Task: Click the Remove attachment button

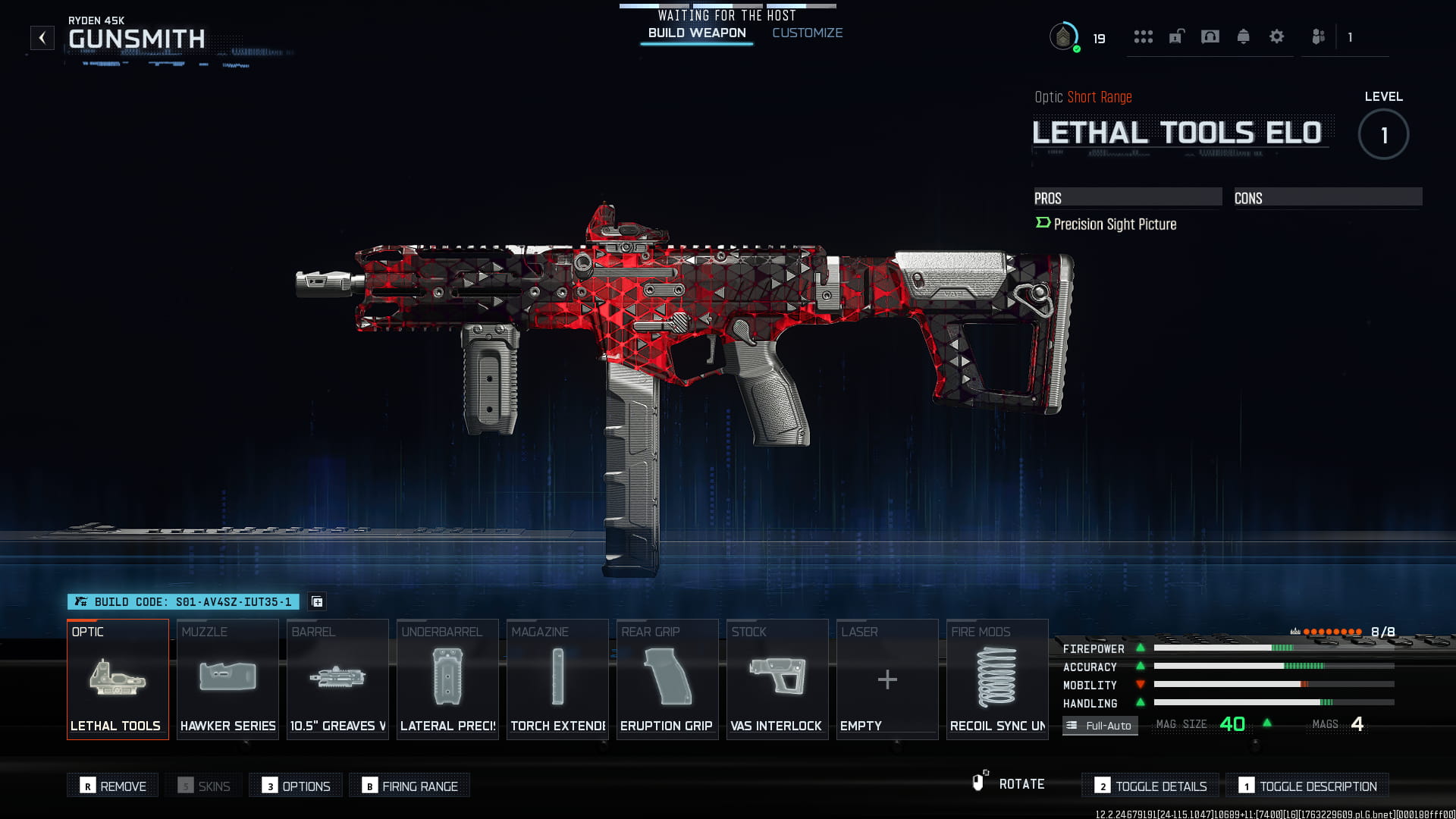Action: pyautogui.click(x=112, y=786)
